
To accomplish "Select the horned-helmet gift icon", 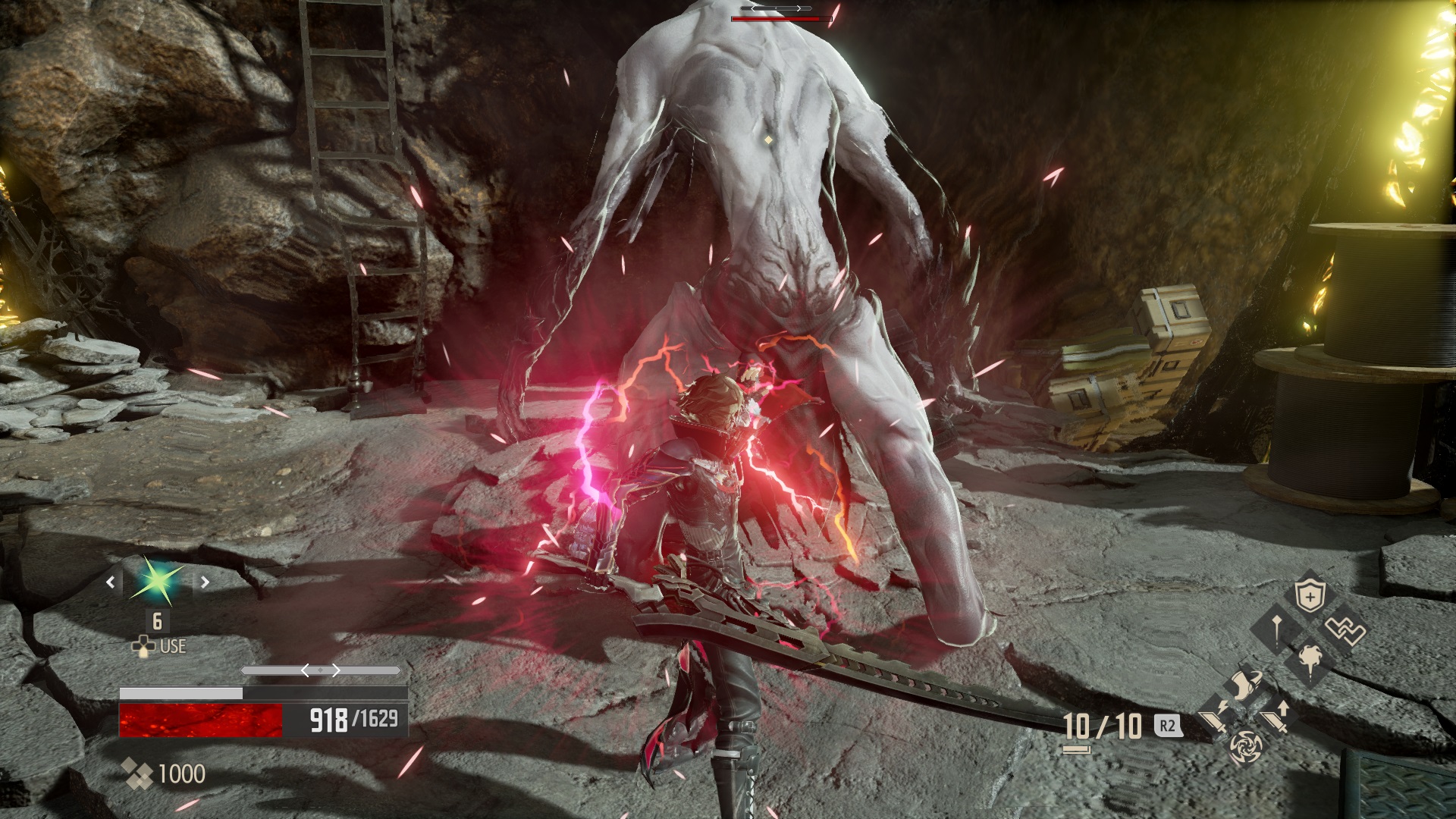I will coord(1247,684).
